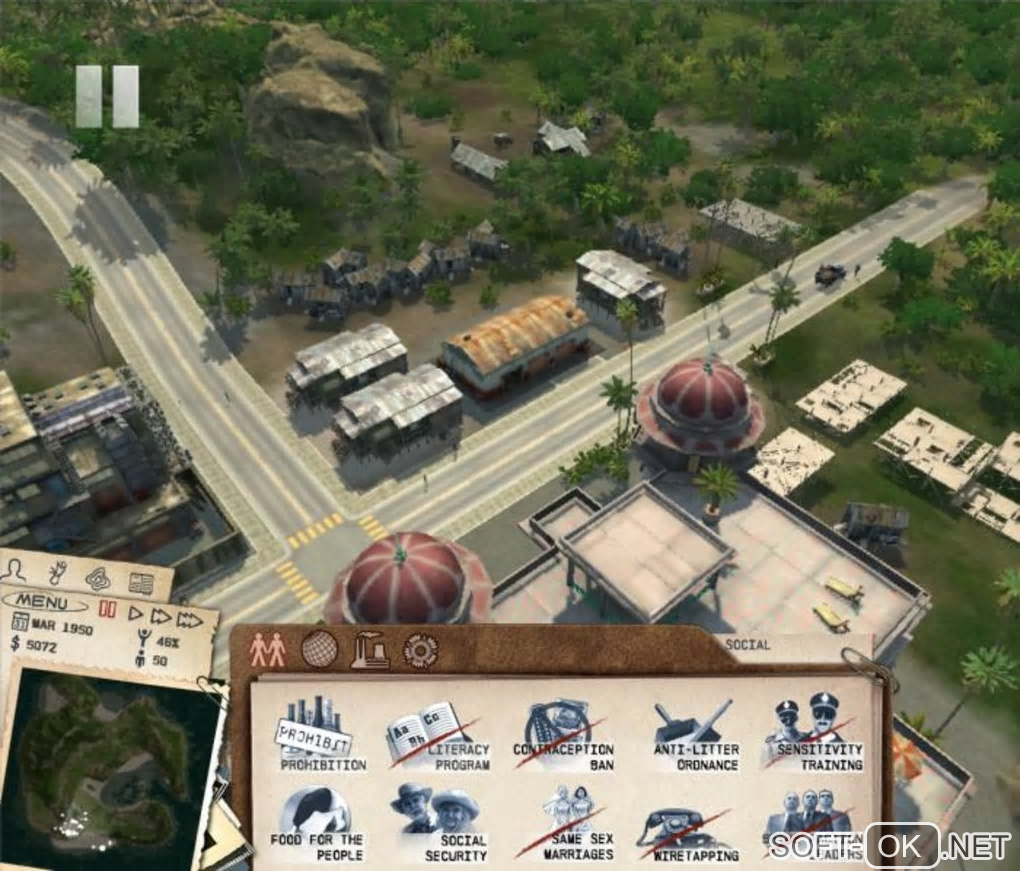This screenshot has height=871, width=1020.
Task: Show the contour map overlays icon
Action: click(98, 578)
